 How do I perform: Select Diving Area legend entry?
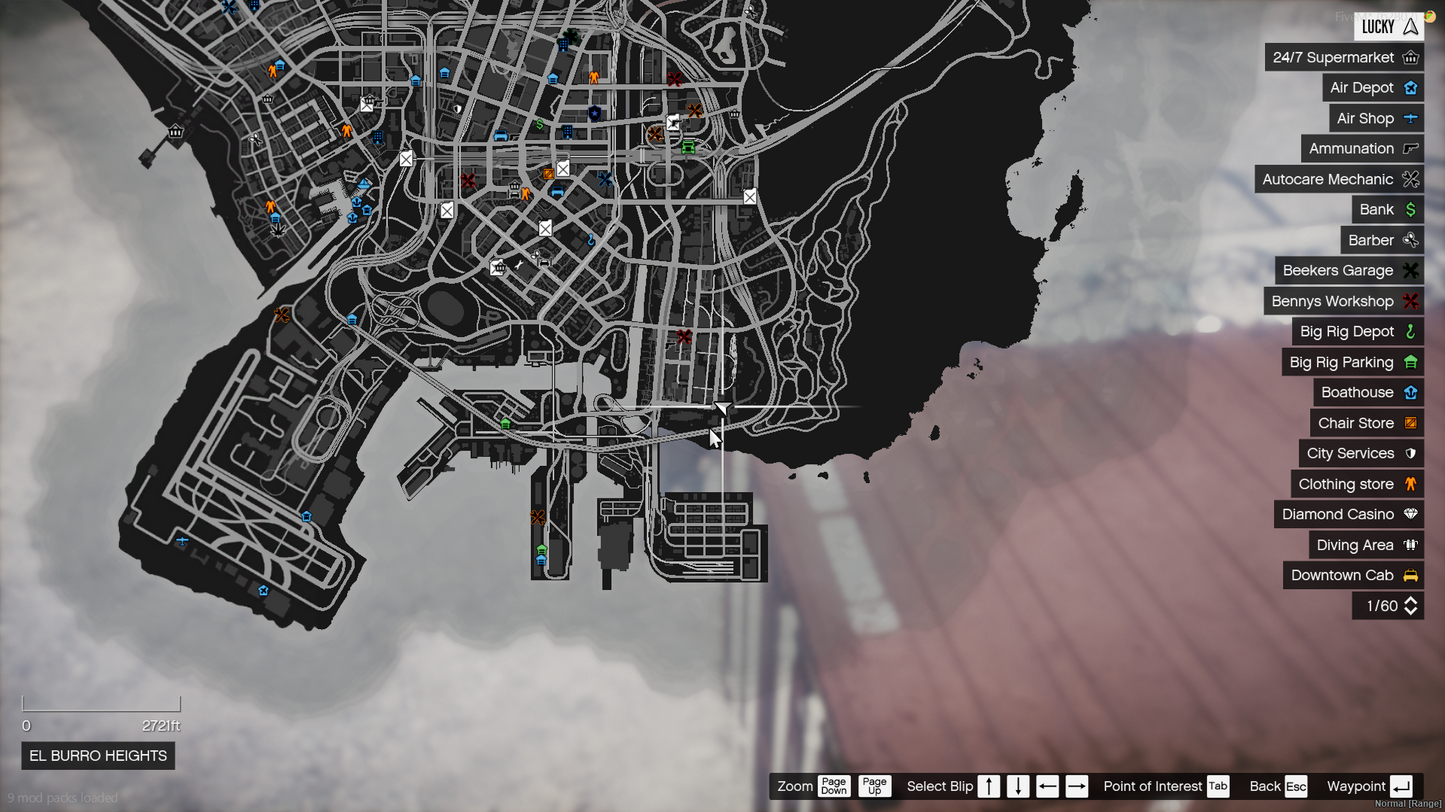[x=1366, y=546]
